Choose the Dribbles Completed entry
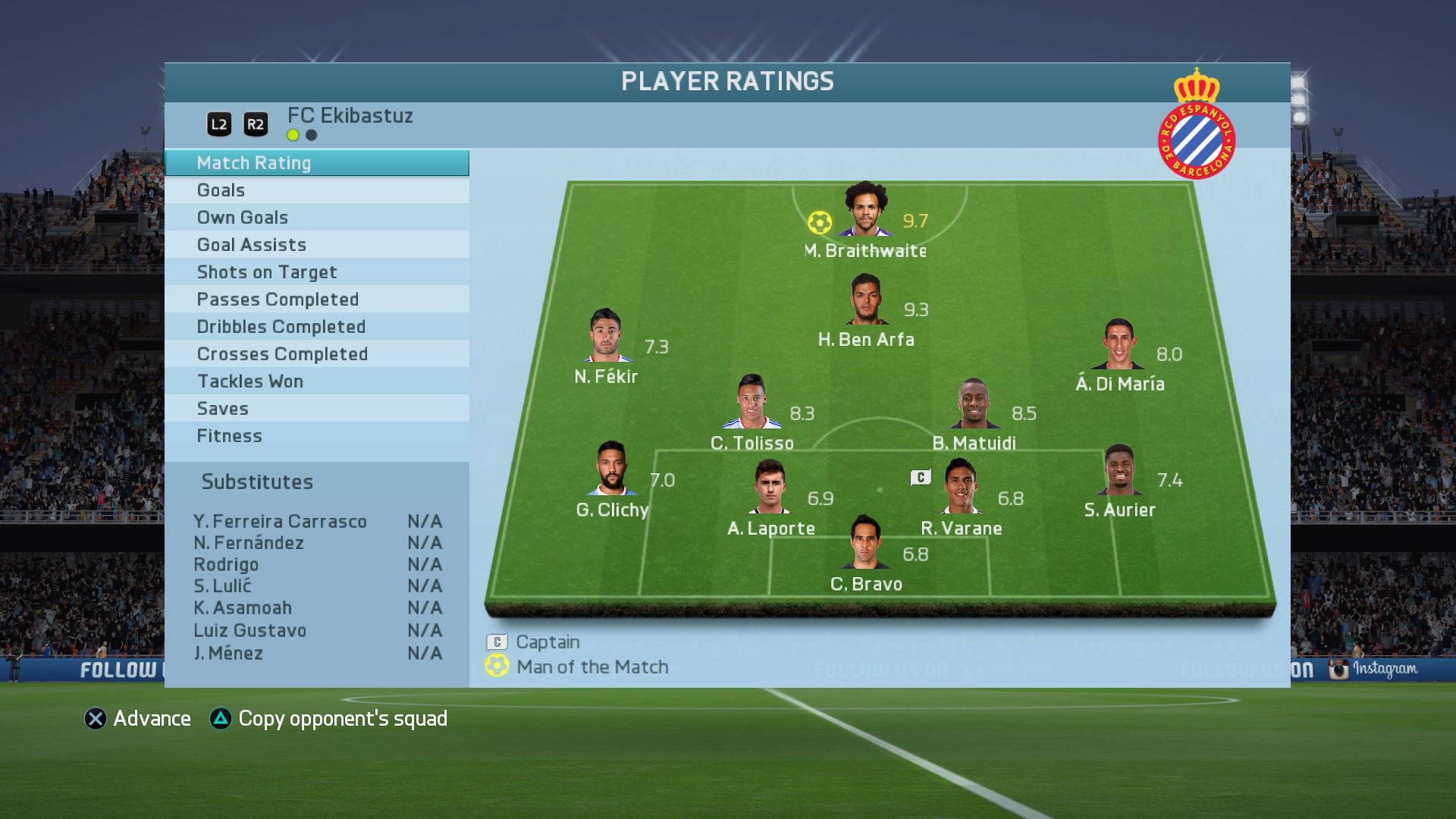This screenshot has height=819, width=1456. tap(316, 327)
